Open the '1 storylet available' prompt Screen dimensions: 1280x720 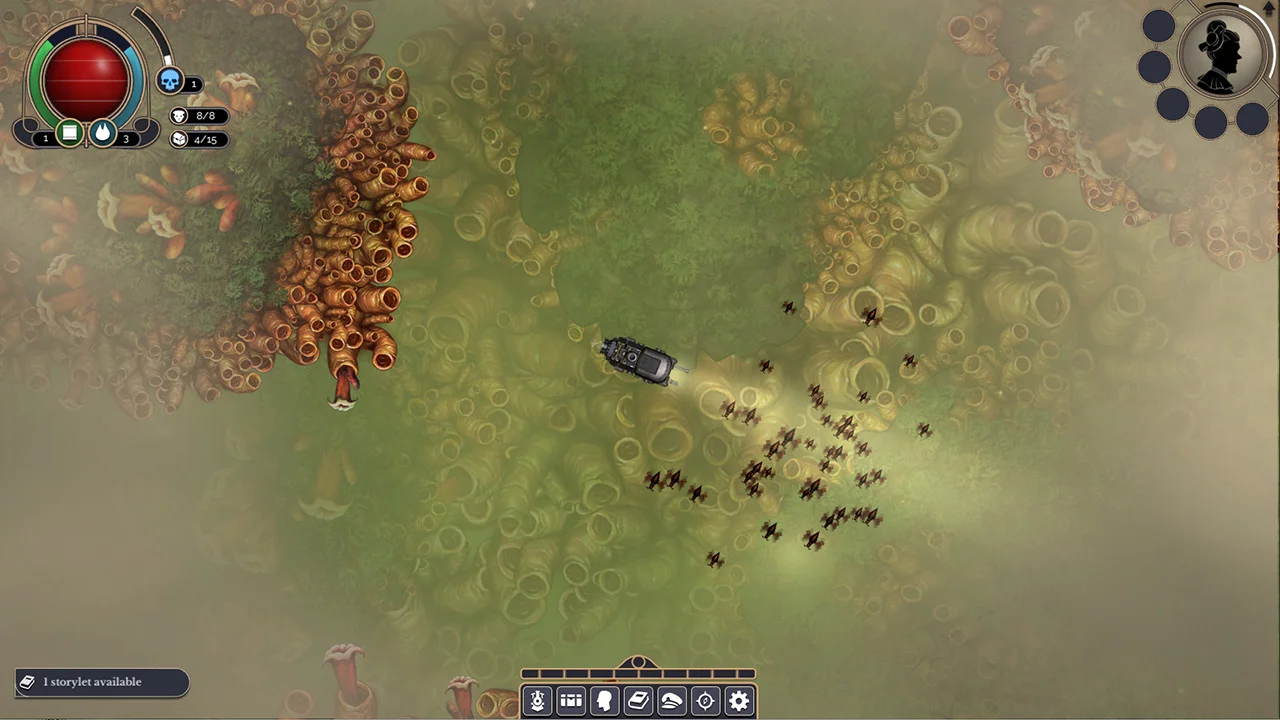100,681
